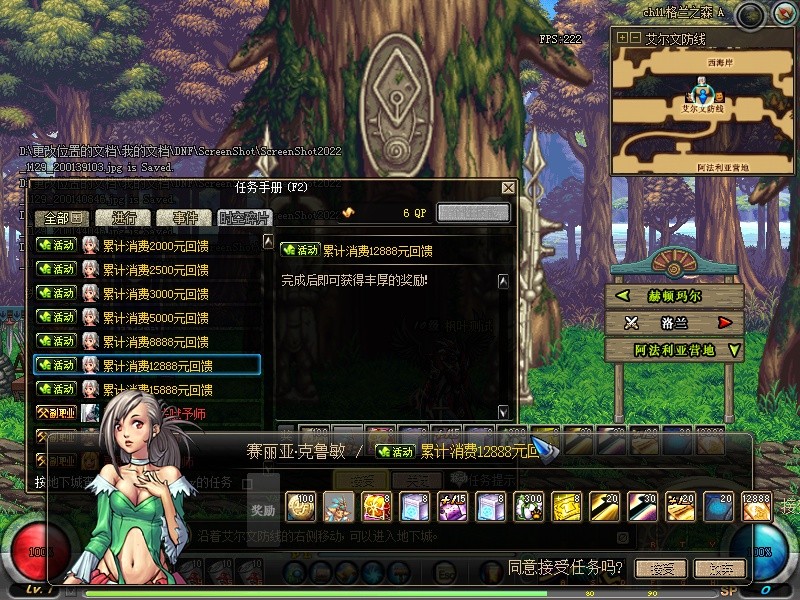Open quest 累计消费5000元回馈
Image resolution: width=800 pixels, height=600 pixels.
click(155, 318)
